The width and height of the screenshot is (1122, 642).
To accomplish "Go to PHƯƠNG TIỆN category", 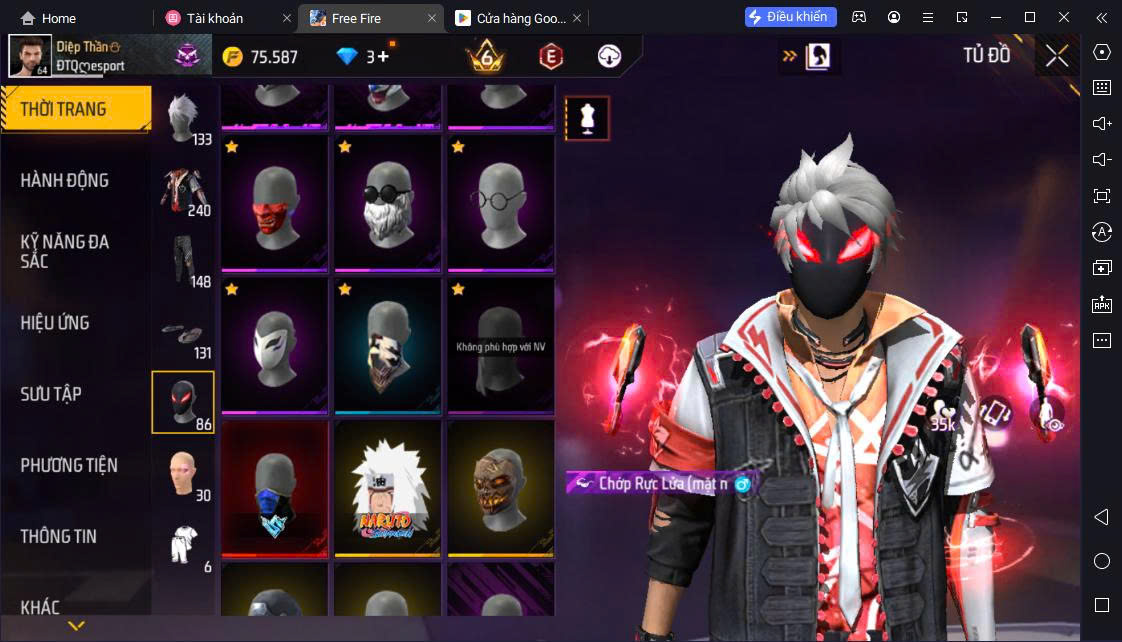I will 69,465.
